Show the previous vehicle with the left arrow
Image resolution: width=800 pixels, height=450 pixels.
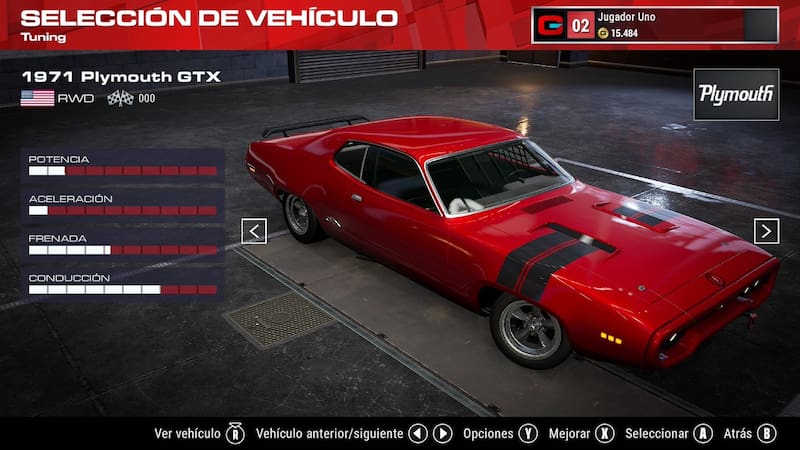click(254, 231)
